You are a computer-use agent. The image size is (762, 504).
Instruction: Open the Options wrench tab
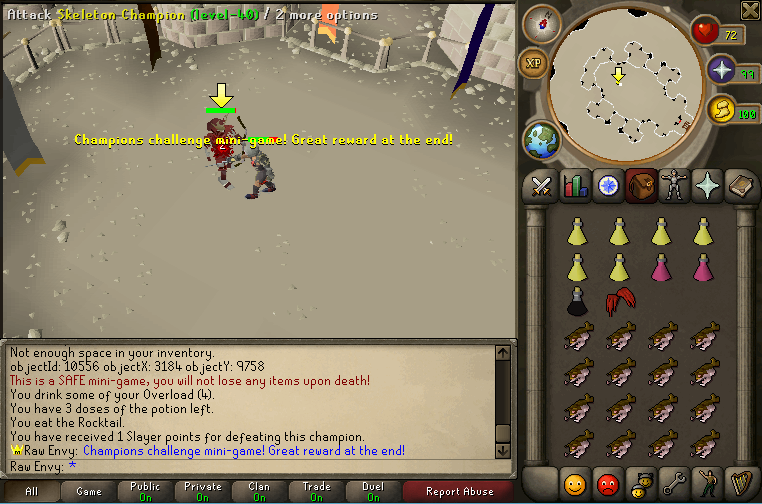click(x=674, y=484)
